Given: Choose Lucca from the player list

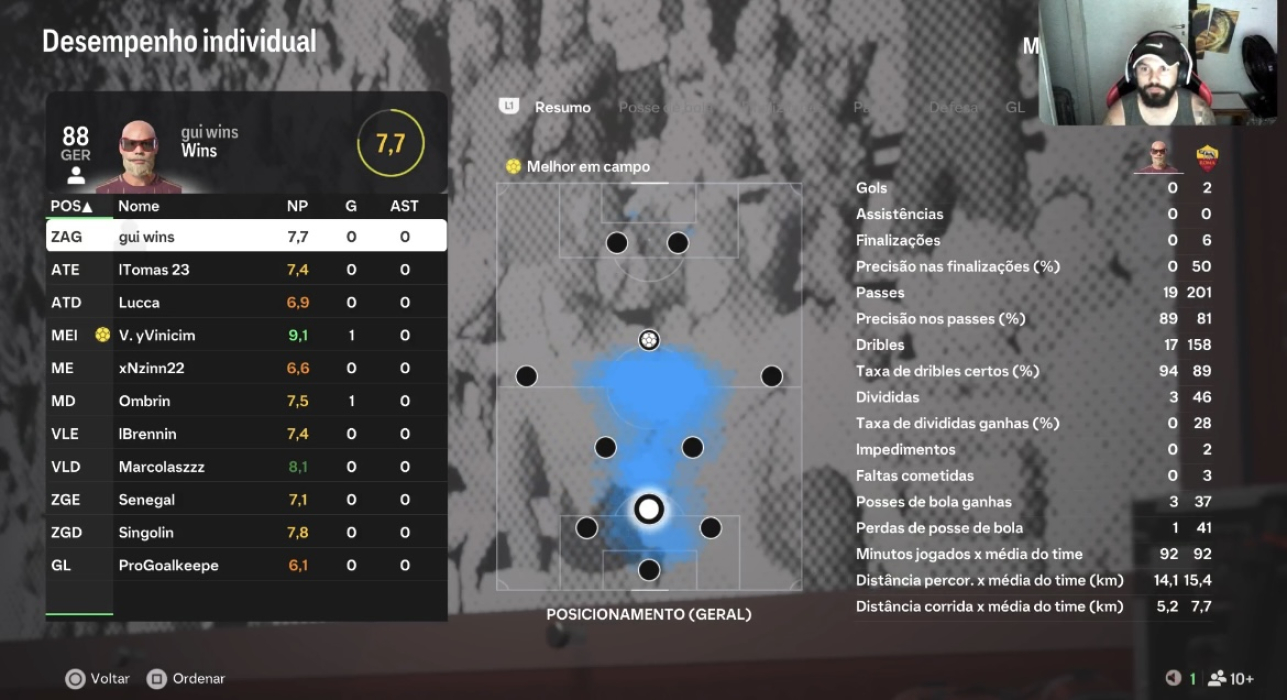Looking at the screenshot, I should (246, 303).
